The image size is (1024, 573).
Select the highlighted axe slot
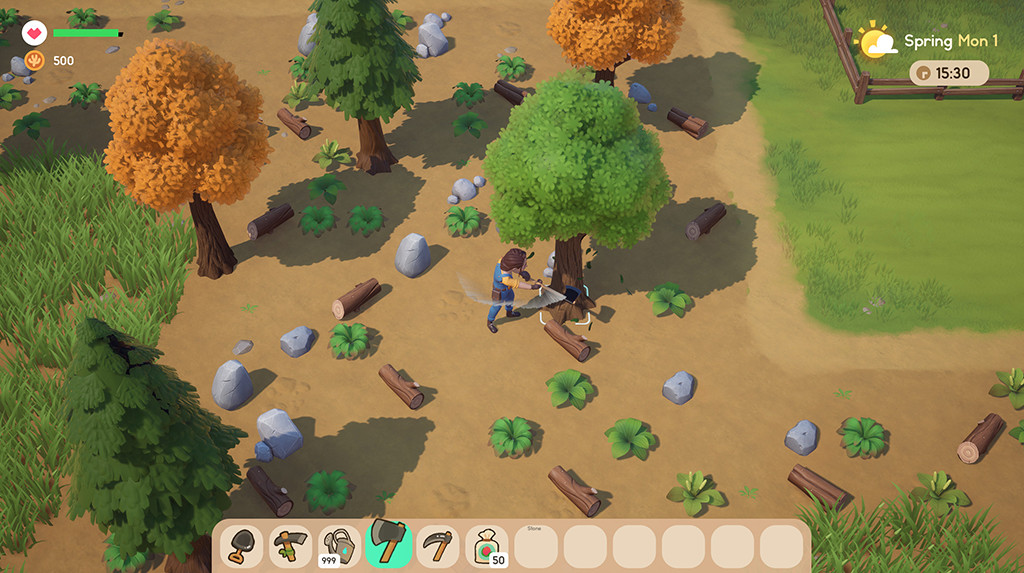coord(388,544)
